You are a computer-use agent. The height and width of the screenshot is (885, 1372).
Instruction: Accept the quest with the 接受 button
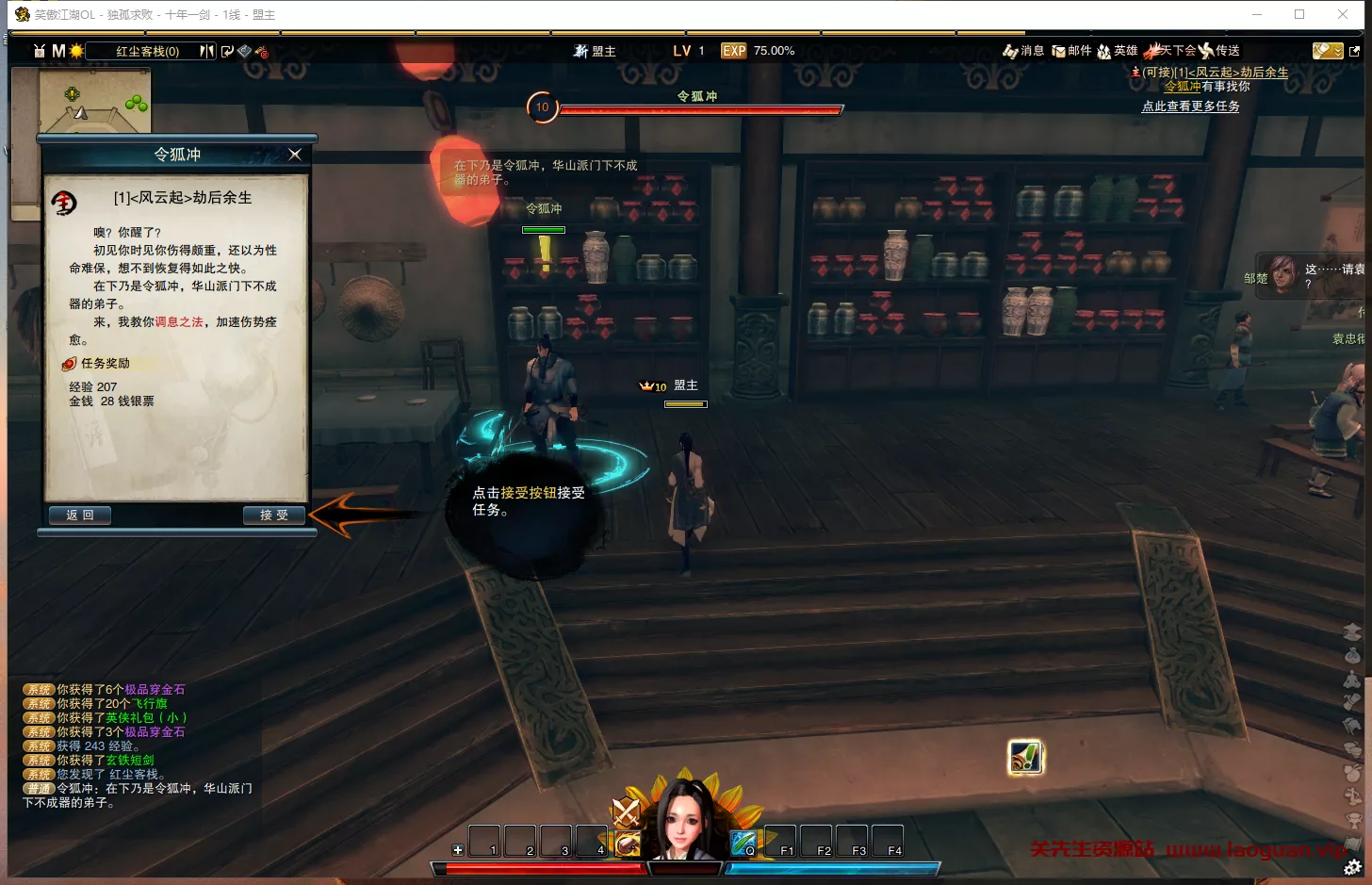274,516
